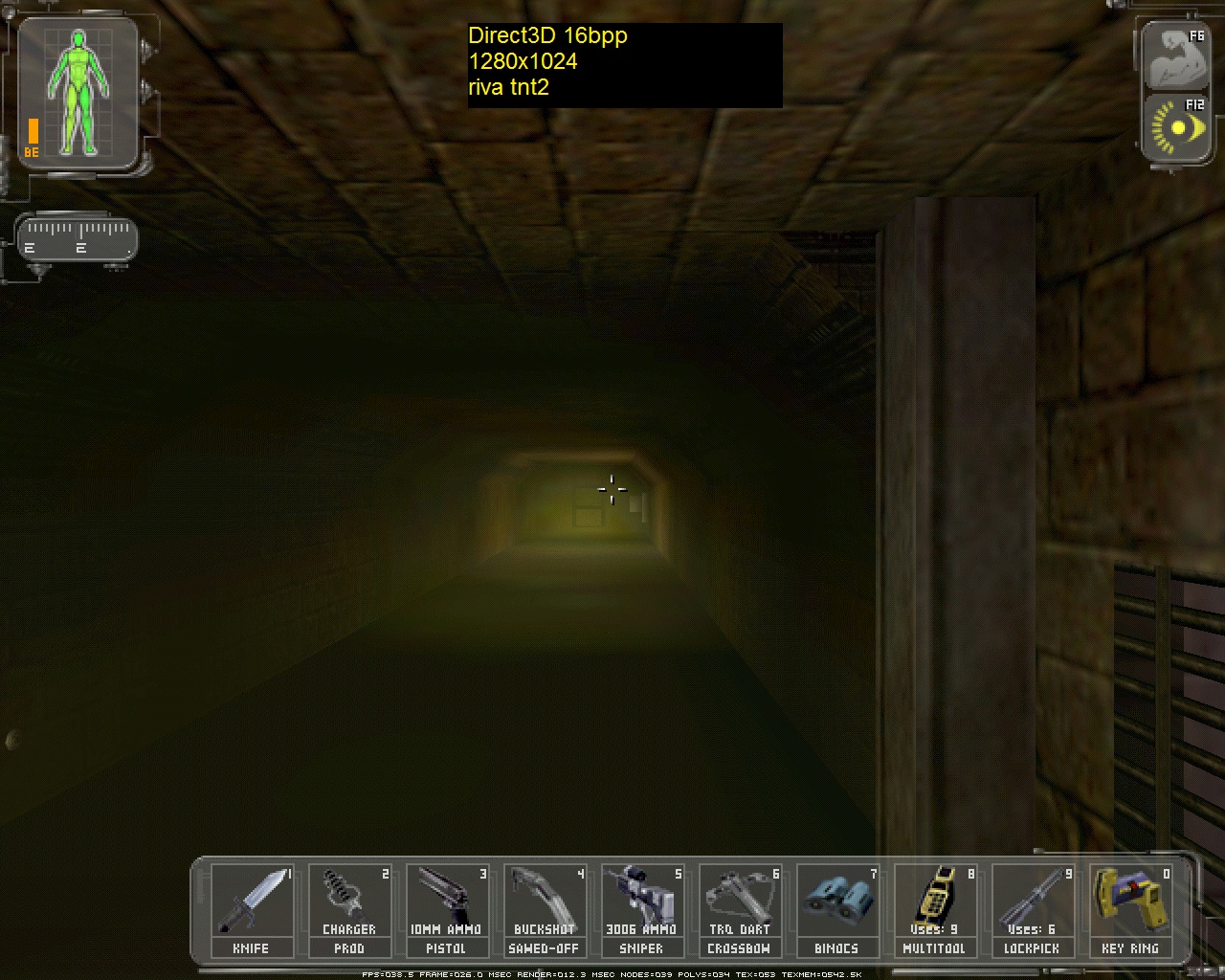Open the Key Ring
This screenshot has width=1225, height=980.
1130,900
